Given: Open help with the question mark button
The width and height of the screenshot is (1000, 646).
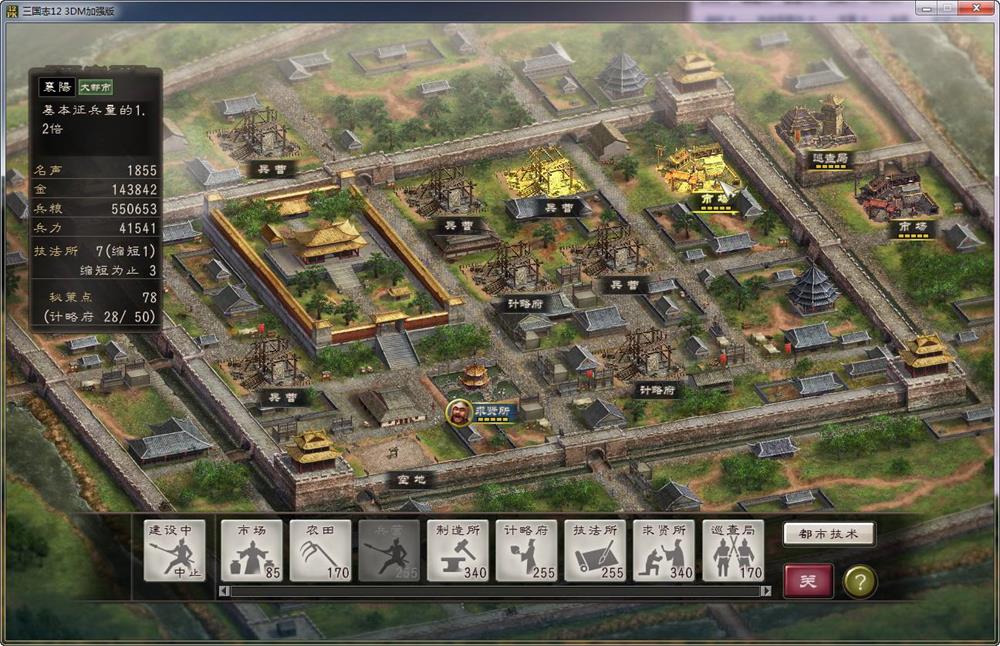Looking at the screenshot, I should [x=859, y=581].
